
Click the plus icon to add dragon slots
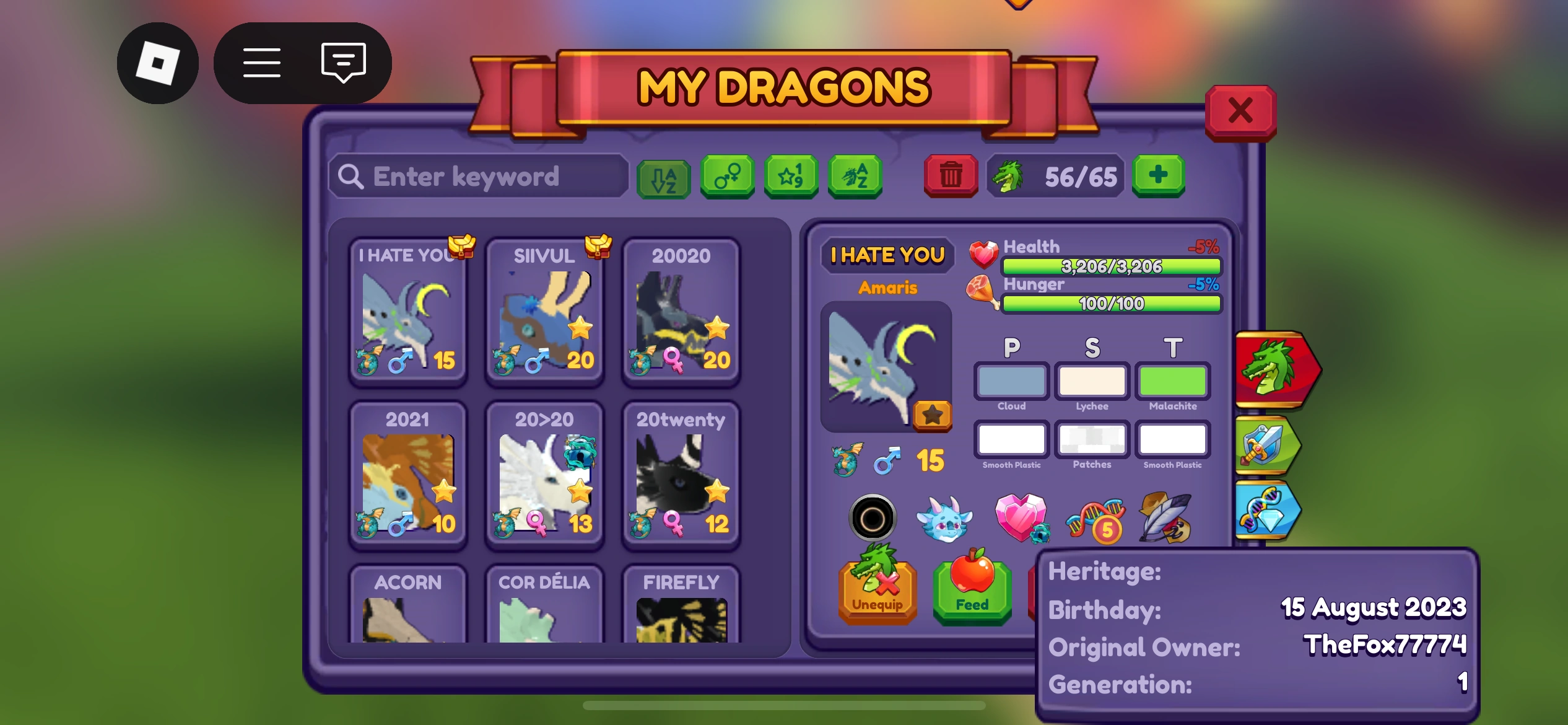[x=1157, y=177]
